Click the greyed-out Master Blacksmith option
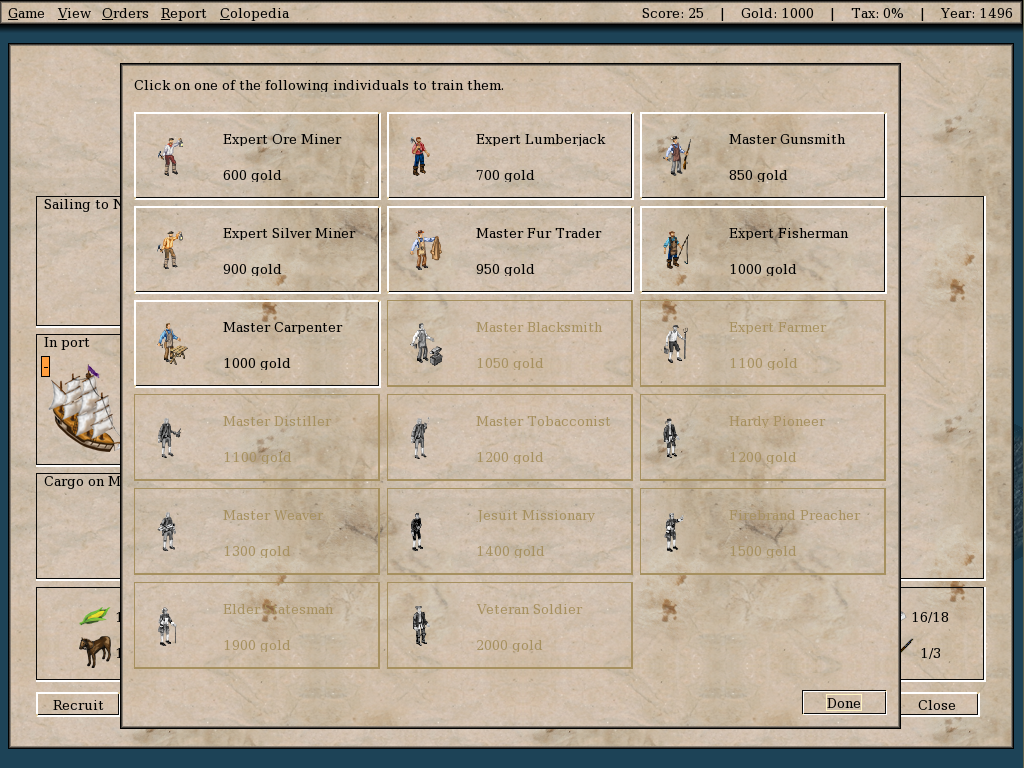This screenshot has width=1024, height=768. (x=510, y=344)
